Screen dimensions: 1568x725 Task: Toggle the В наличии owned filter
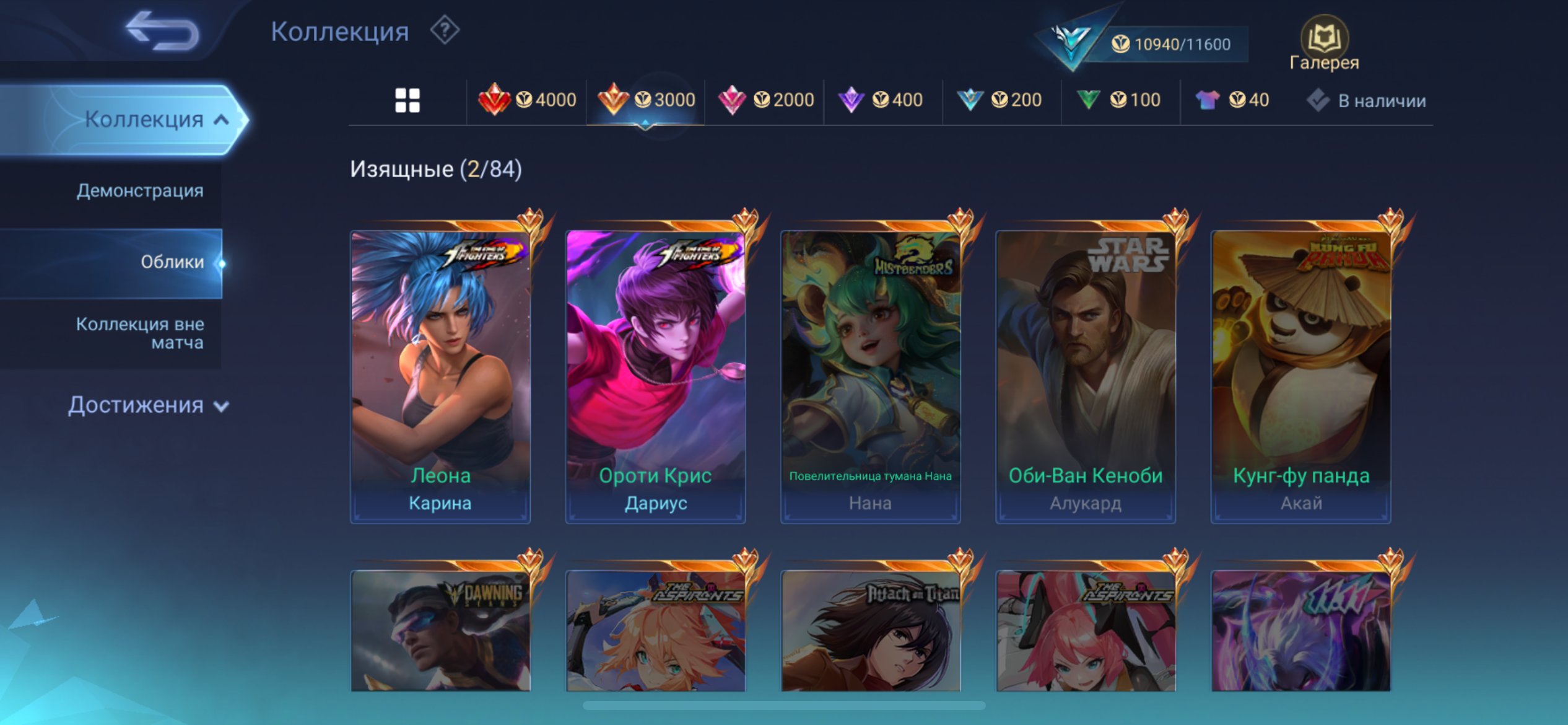(x=1367, y=100)
